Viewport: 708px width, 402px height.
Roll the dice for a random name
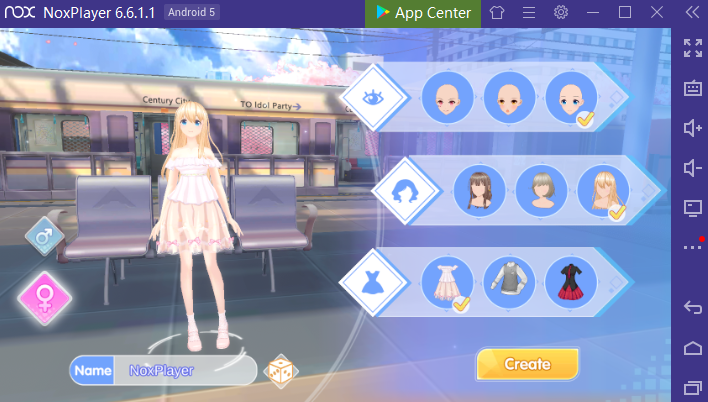click(279, 370)
